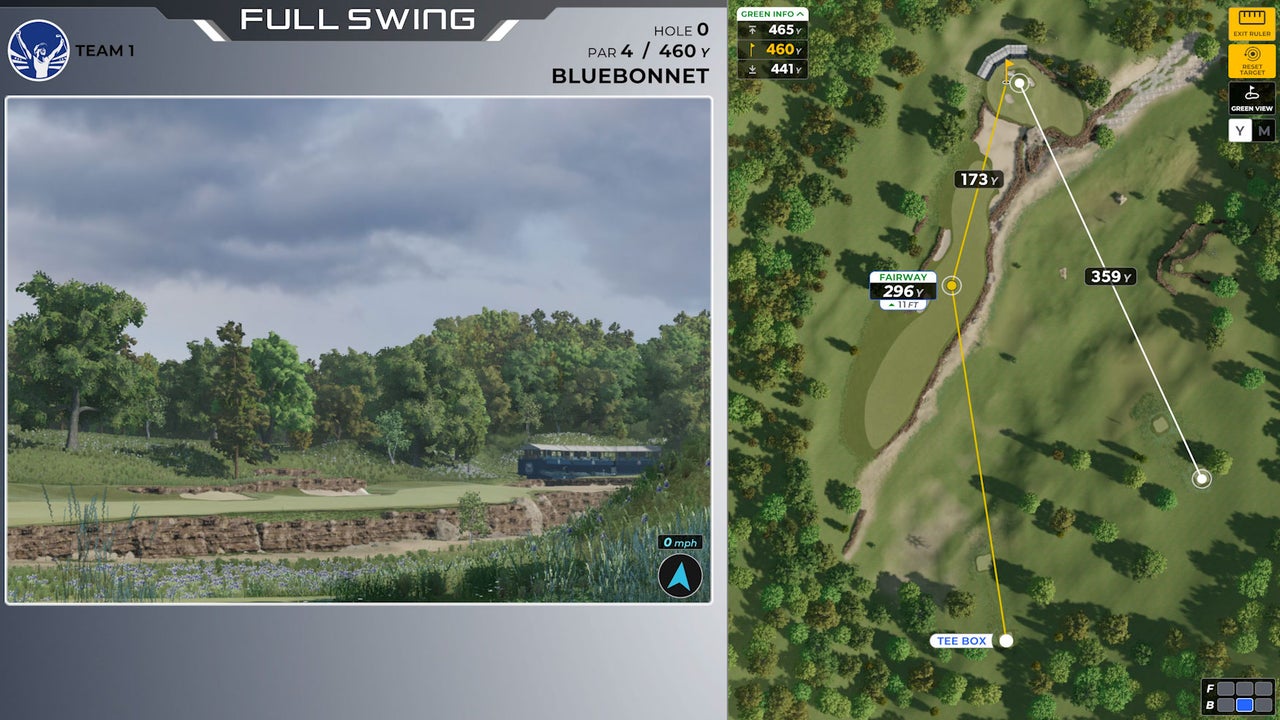Click the 359 yard white target circle
The width and height of the screenshot is (1280, 720).
[1200, 478]
